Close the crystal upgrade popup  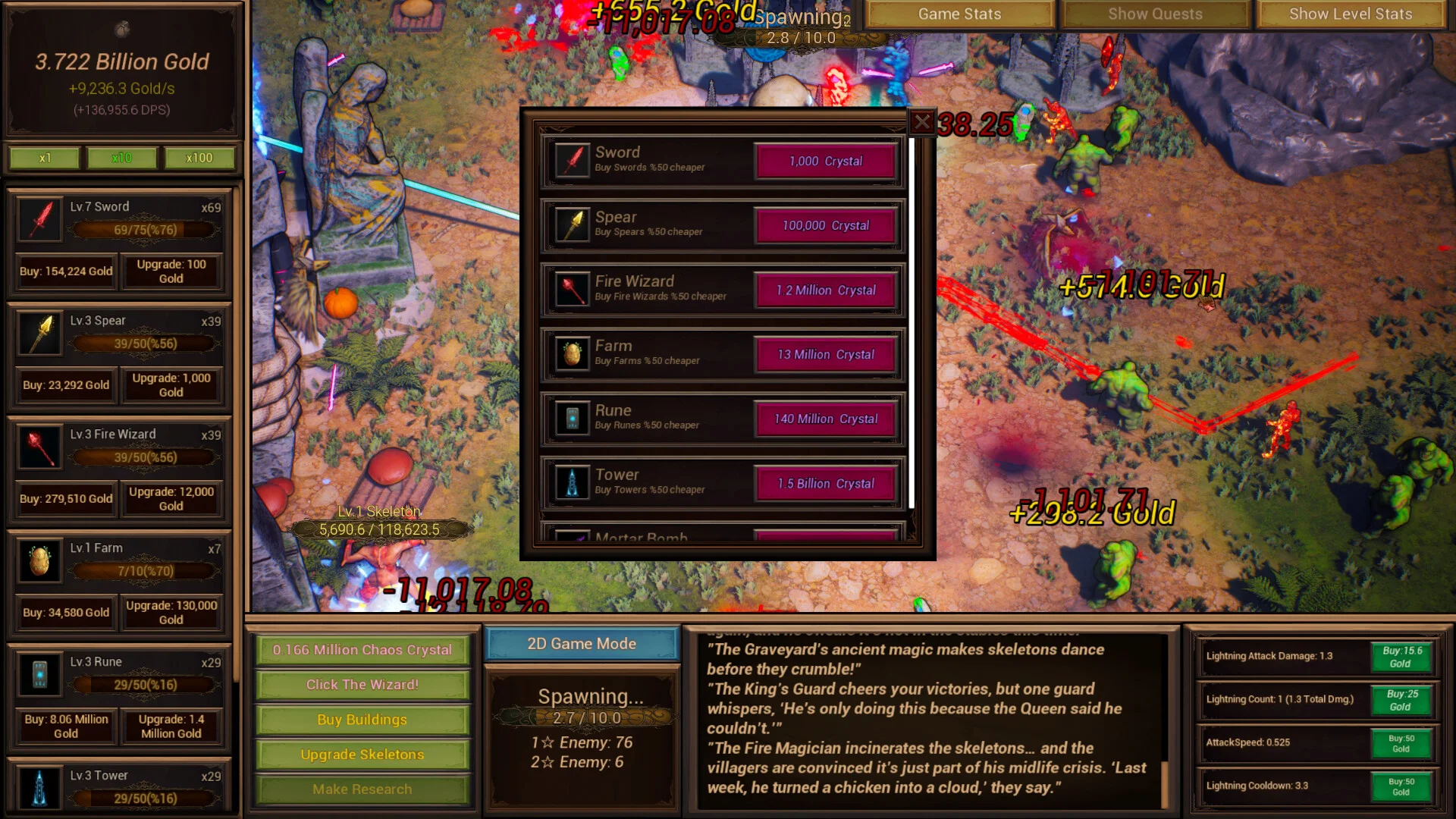point(921,122)
